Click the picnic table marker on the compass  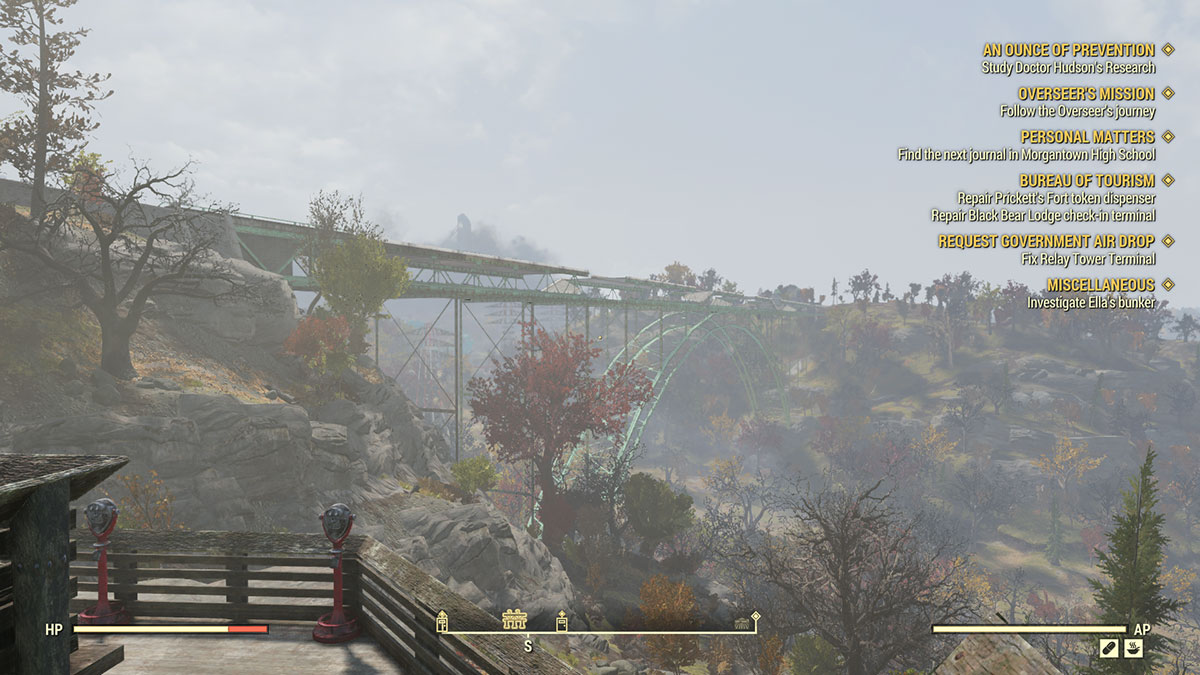tap(514, 620)
